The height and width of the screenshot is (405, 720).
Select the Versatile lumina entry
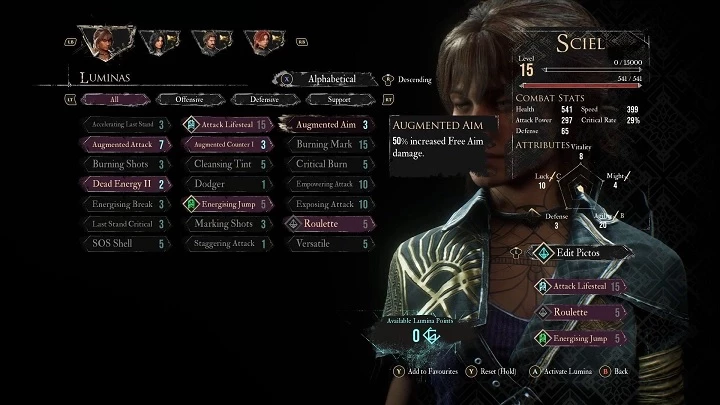click(325, 243)
